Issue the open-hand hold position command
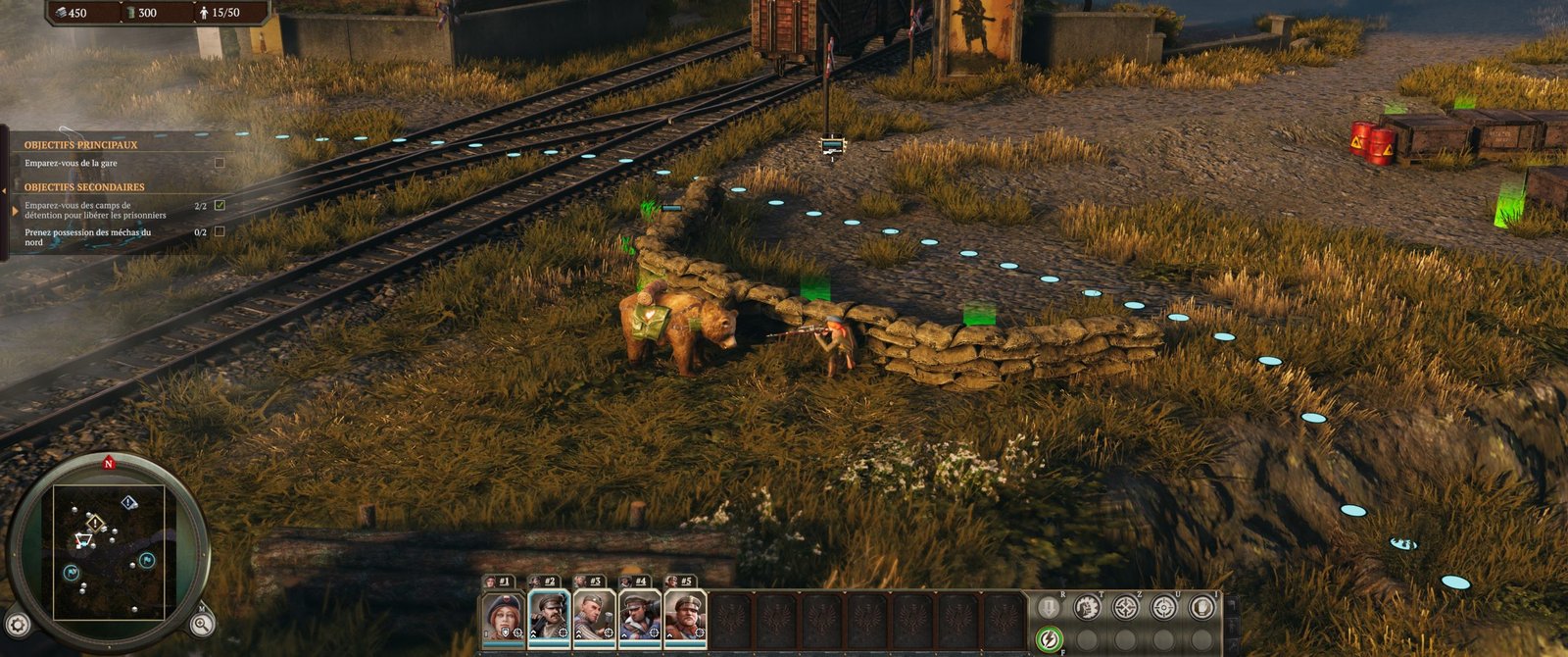This screenshot has width=1568, height=657. tap(1201, 607)
